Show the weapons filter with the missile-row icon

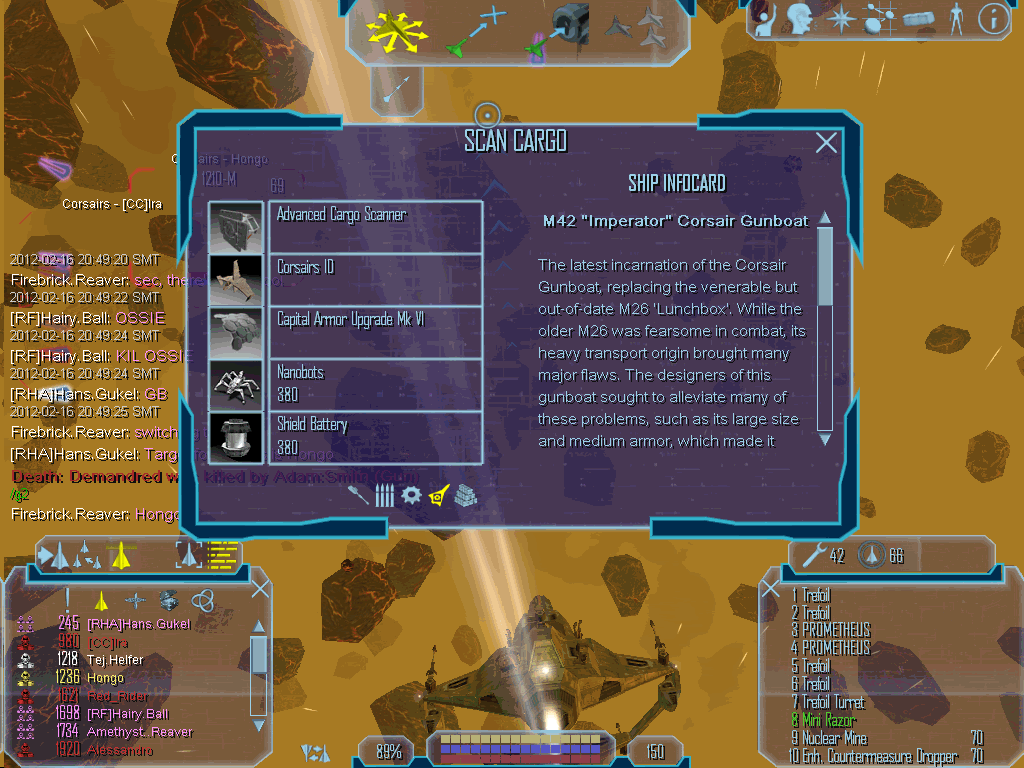pyautogui.click(x=385, y=495)
